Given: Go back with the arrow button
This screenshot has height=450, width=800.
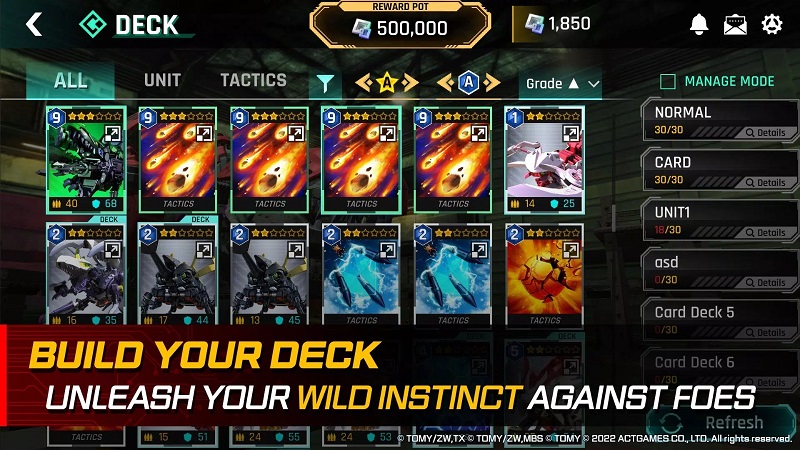Looking at the screenshot, I should pyautogui.click(x=34, y=24).
